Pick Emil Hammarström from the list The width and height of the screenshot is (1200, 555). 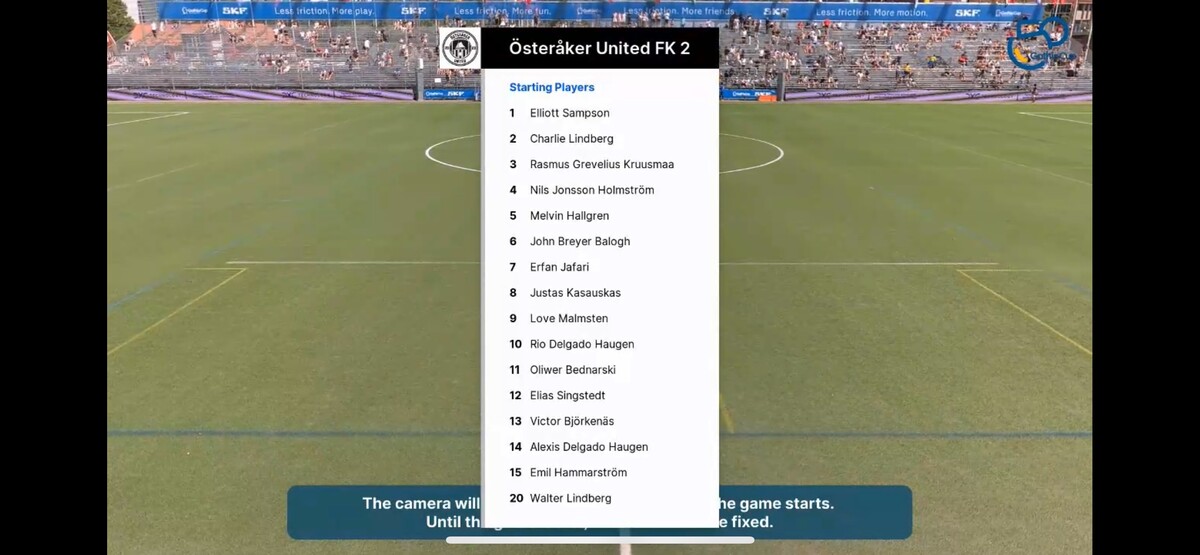click(577, 473)
